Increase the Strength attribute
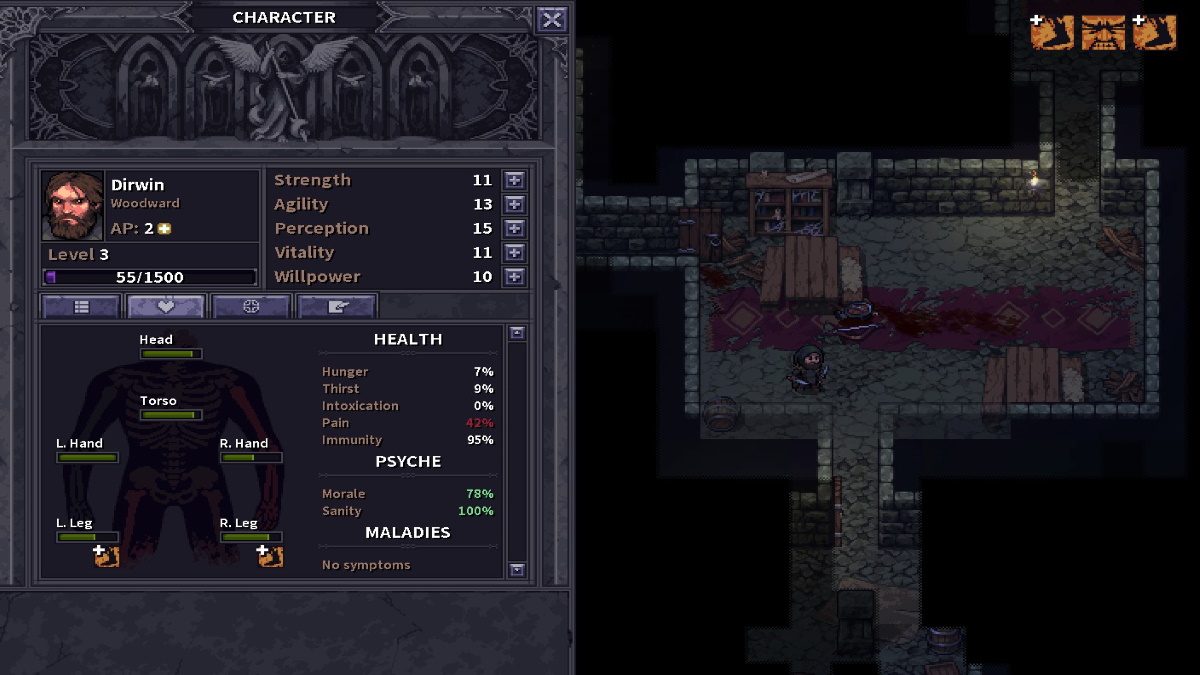The height and width of the screenshot is (675, 1200). 514,180
